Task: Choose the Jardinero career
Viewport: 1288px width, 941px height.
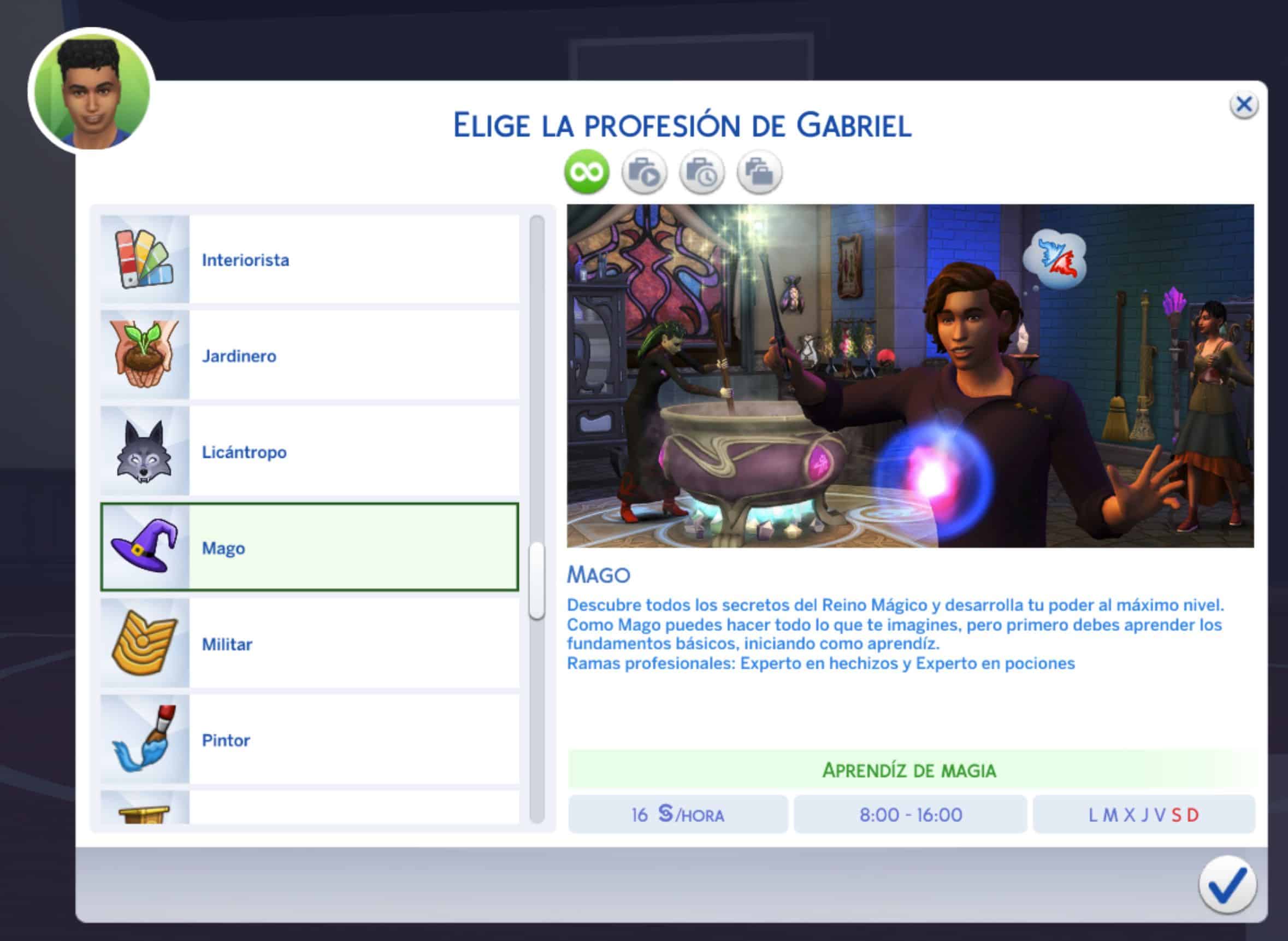Action: point(309,355)
